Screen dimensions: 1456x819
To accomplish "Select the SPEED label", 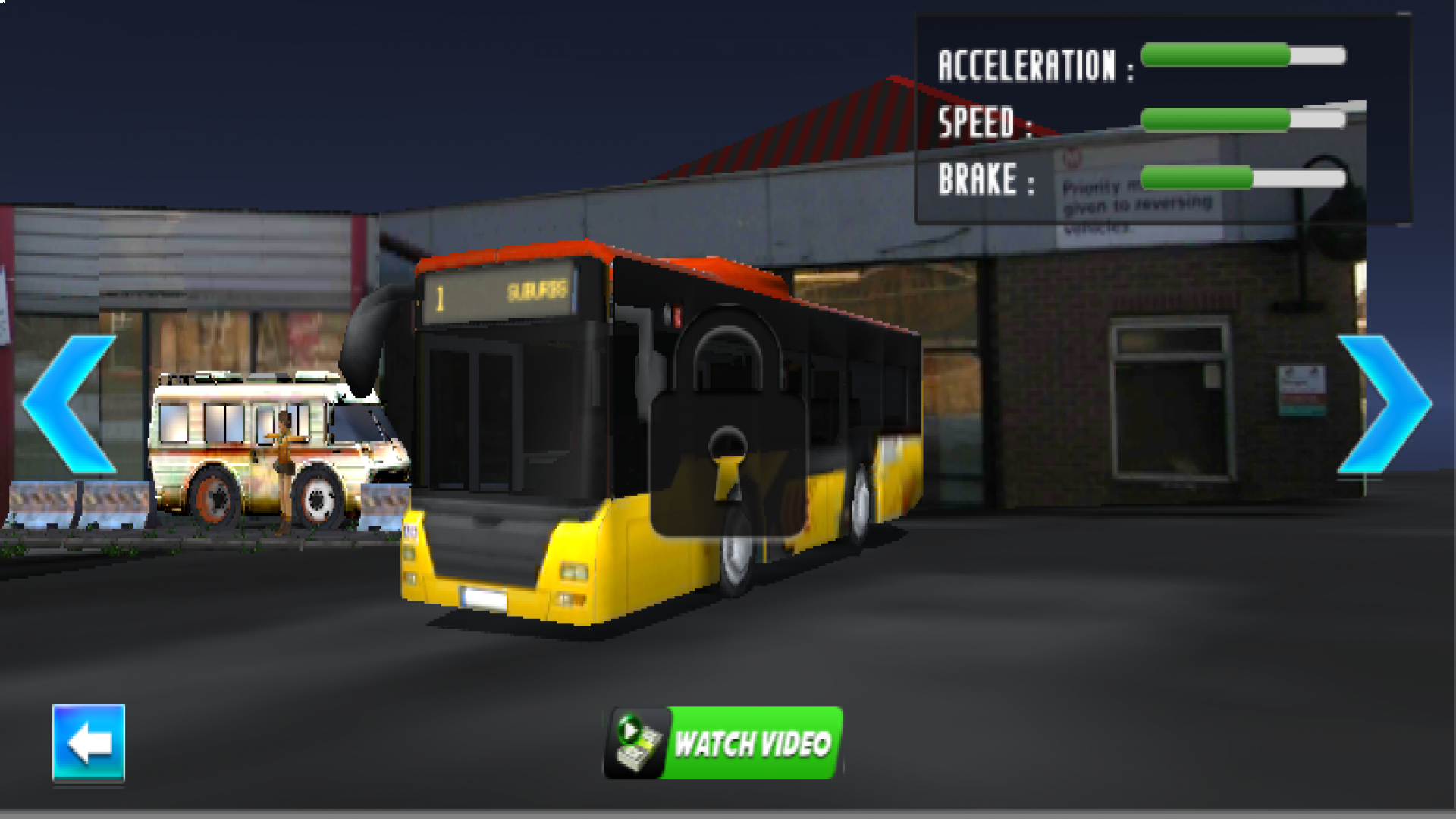I will click(986, 121).
